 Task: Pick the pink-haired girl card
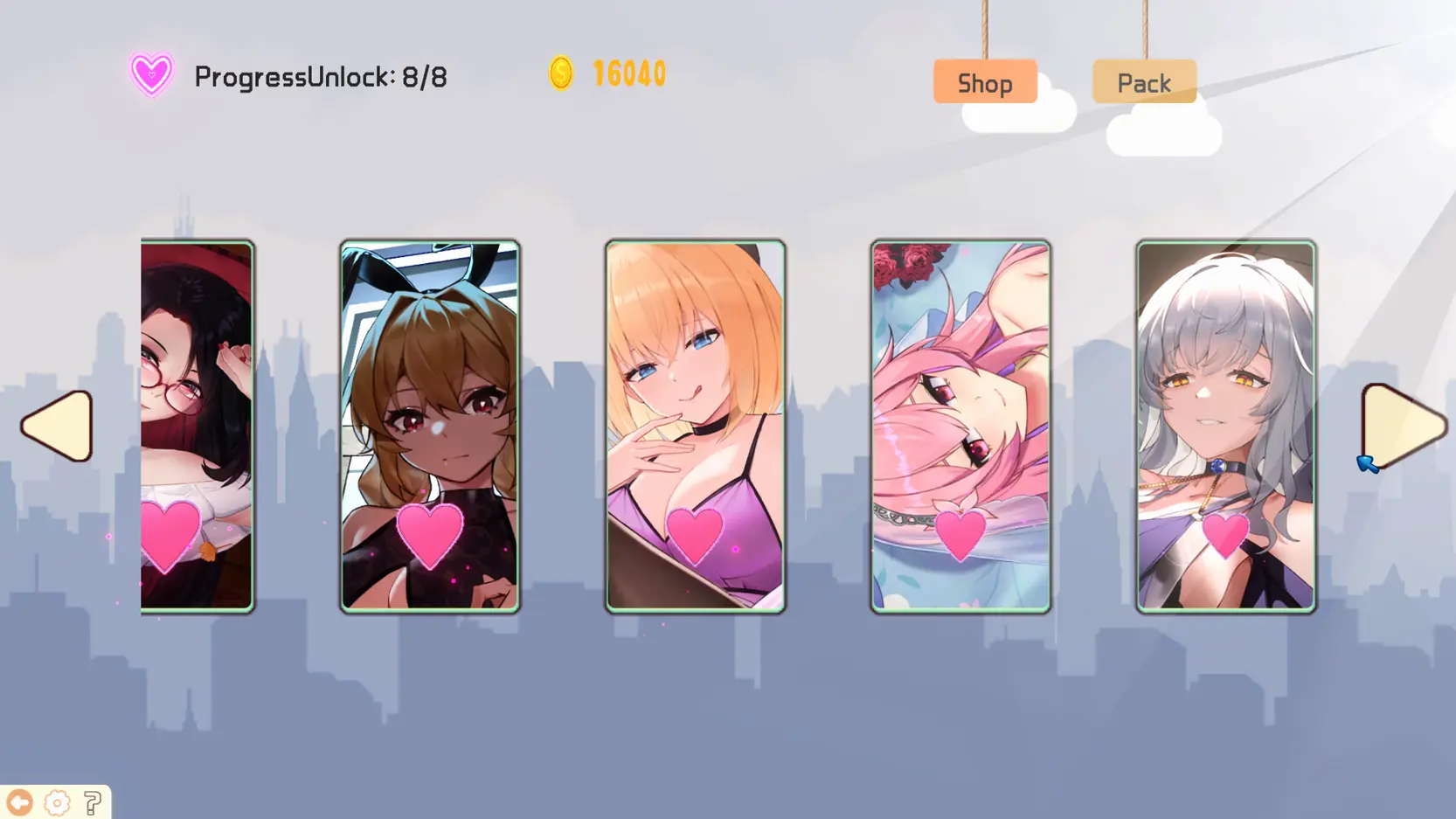[x=960, y=426]
